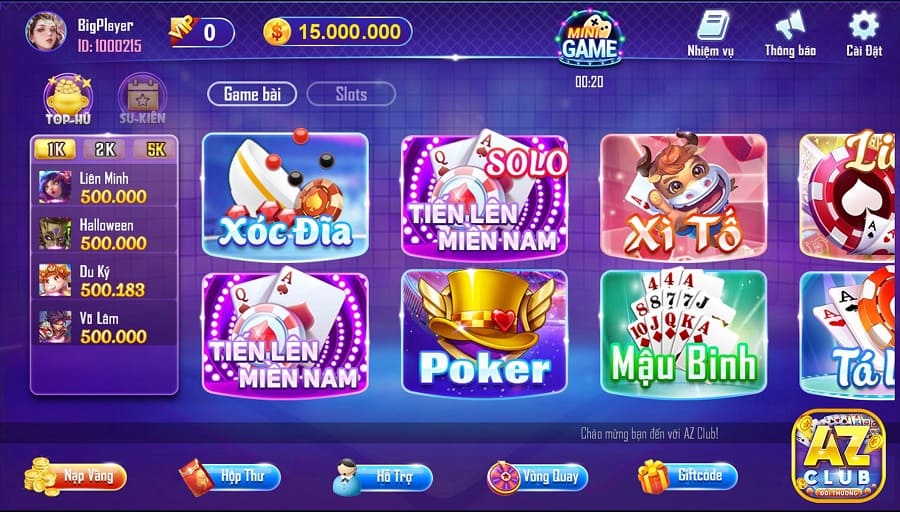Open the Mini Game icon
Viewport: 900px width, 512px height.
(588, 40)
